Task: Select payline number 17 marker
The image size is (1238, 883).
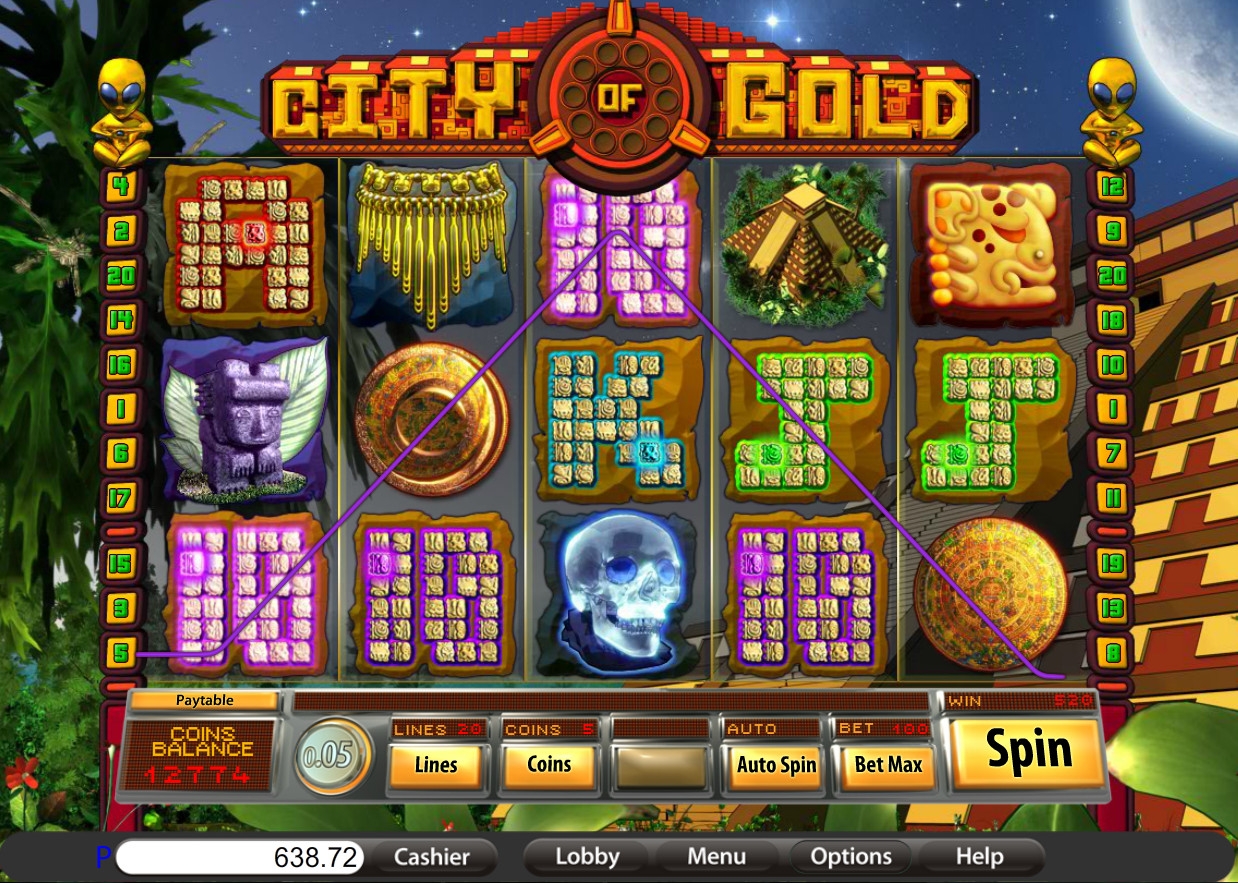Action: [x=120, y=497]
